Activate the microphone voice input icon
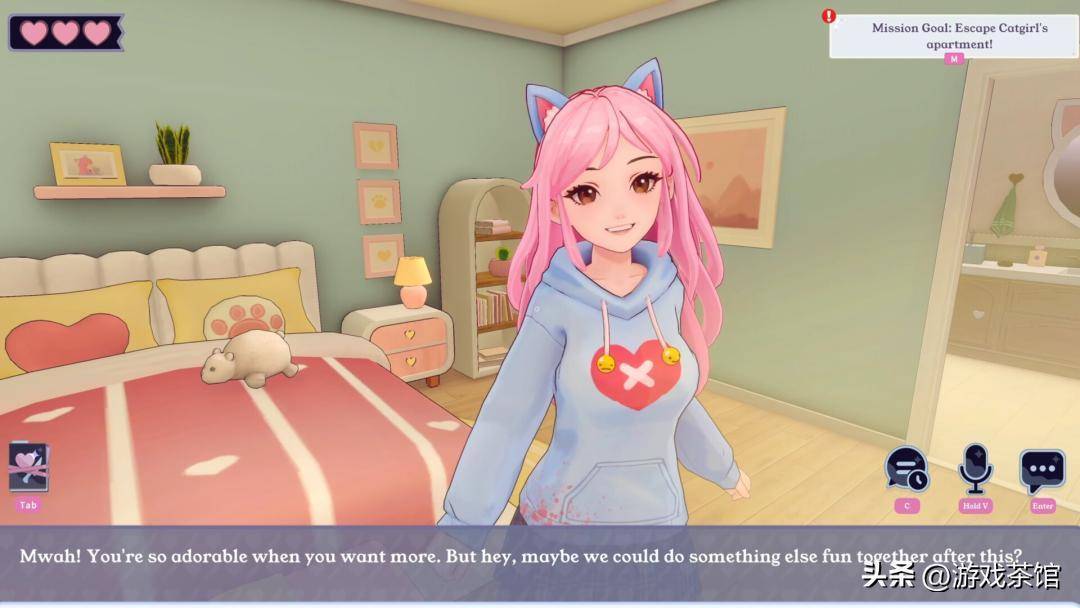This screenshot has width=1080, height=608. pos(975,468)
